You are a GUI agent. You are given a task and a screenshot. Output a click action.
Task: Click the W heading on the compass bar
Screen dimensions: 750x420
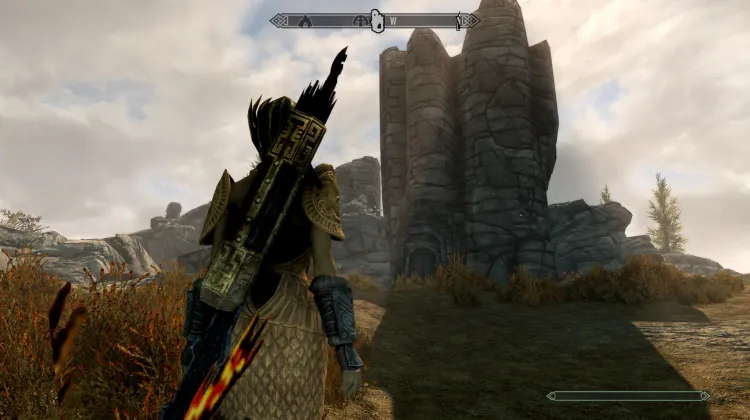coord(393,20)
